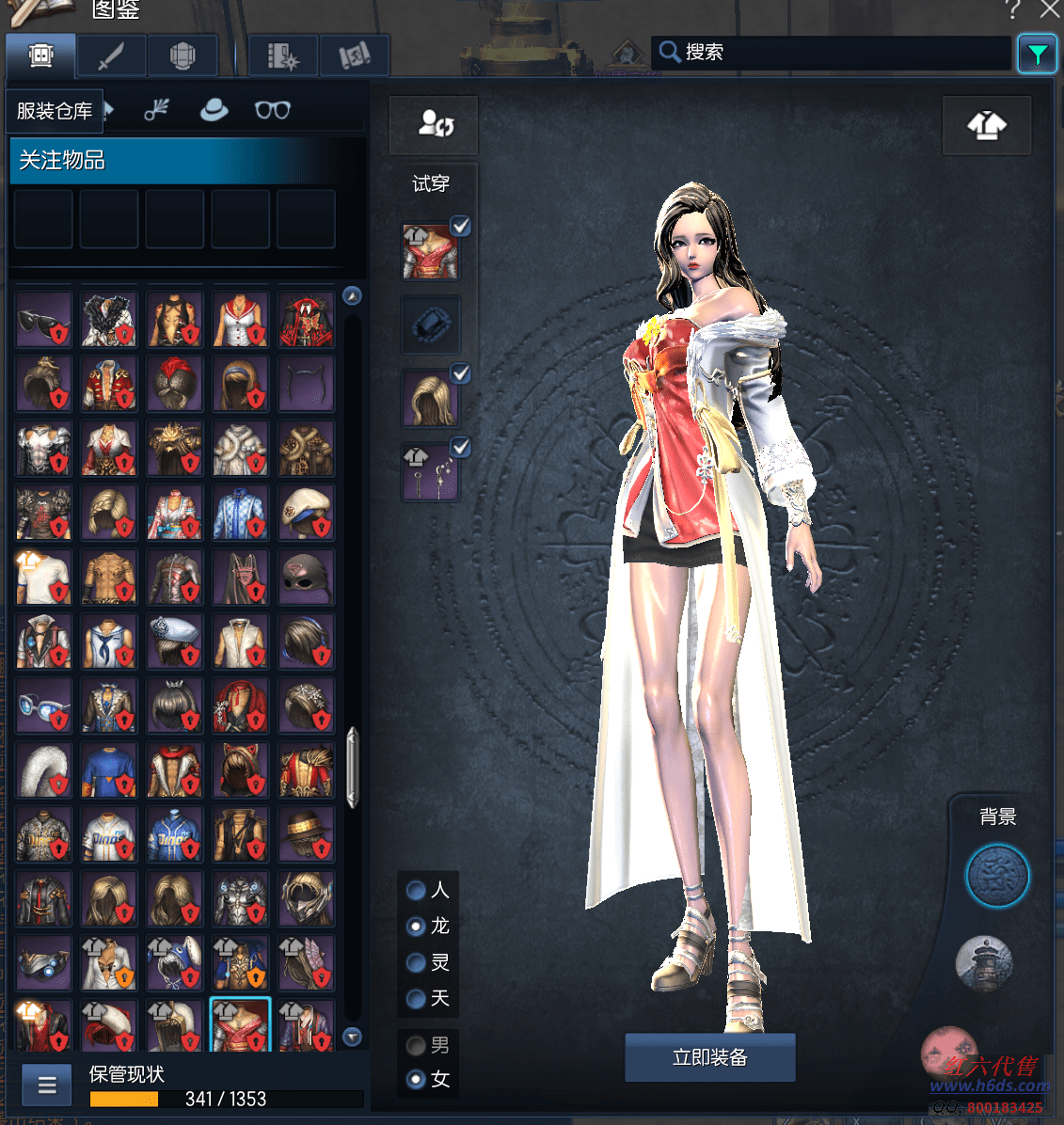Image resolution: width=1064 pixels, height=1125 pixels.
Task: Type in the 搜索 search field
Action: (837, 53)
